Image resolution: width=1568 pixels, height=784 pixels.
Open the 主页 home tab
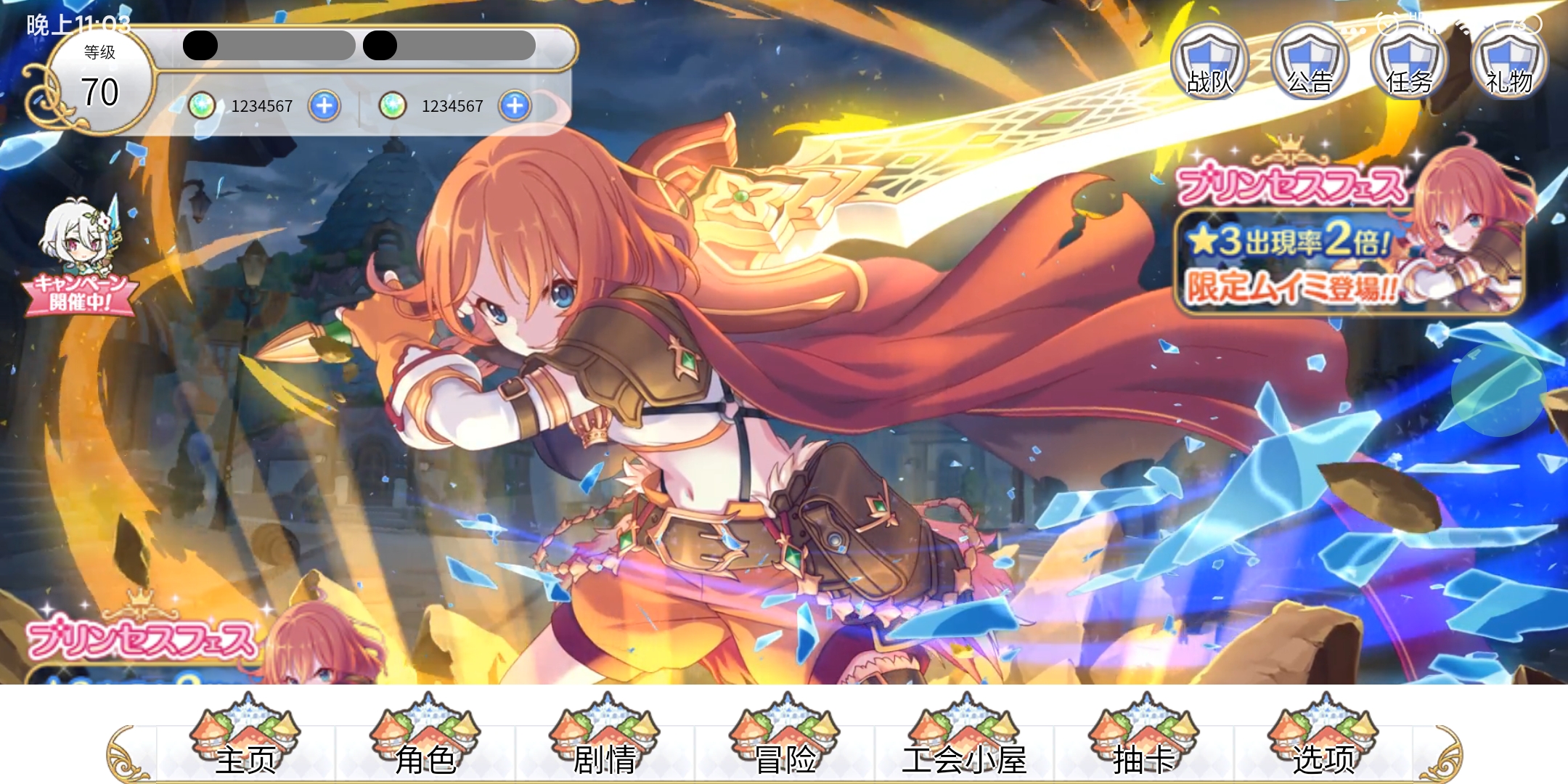coord(245,737)
